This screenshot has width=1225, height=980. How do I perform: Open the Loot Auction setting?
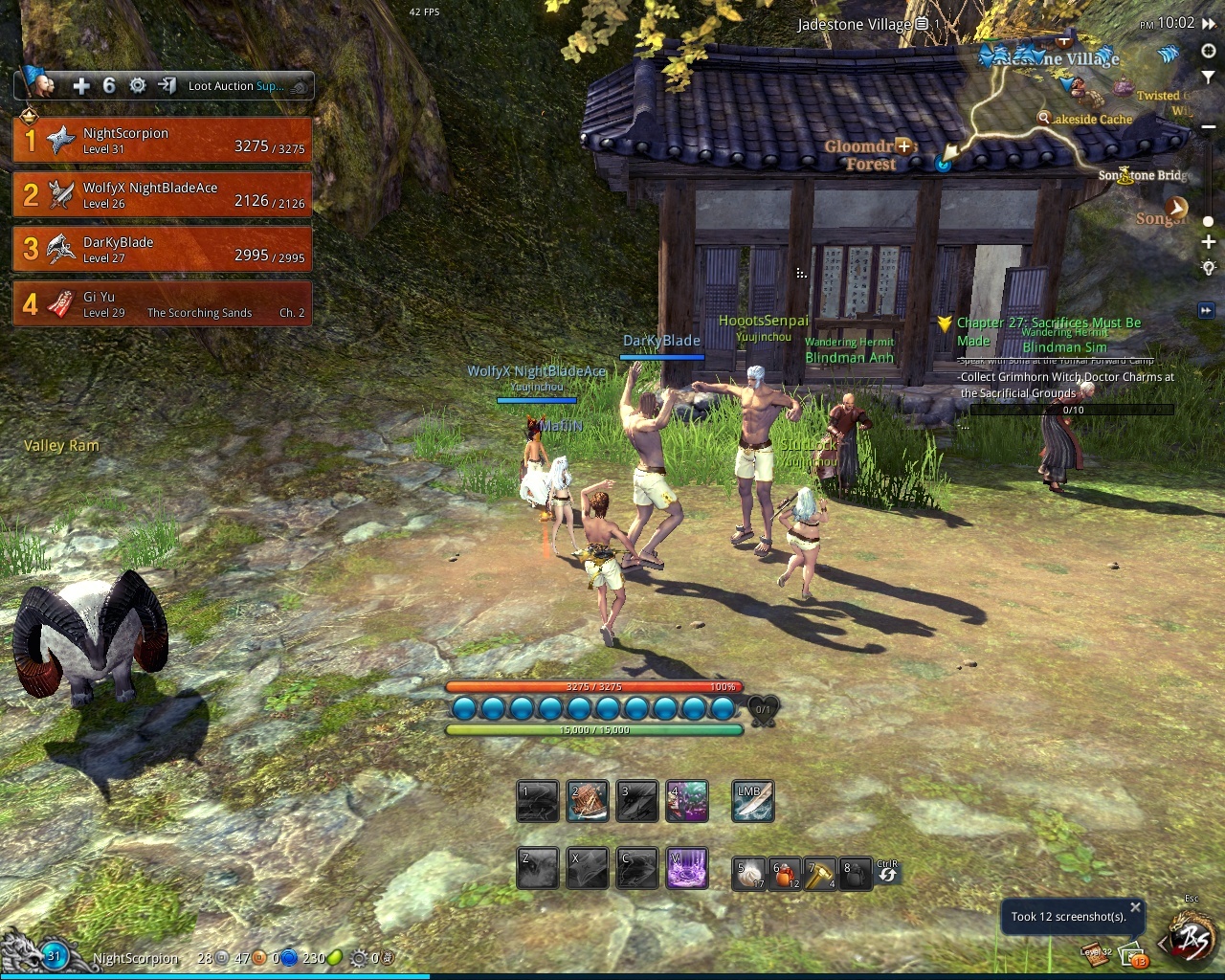(x=236, y=86)
